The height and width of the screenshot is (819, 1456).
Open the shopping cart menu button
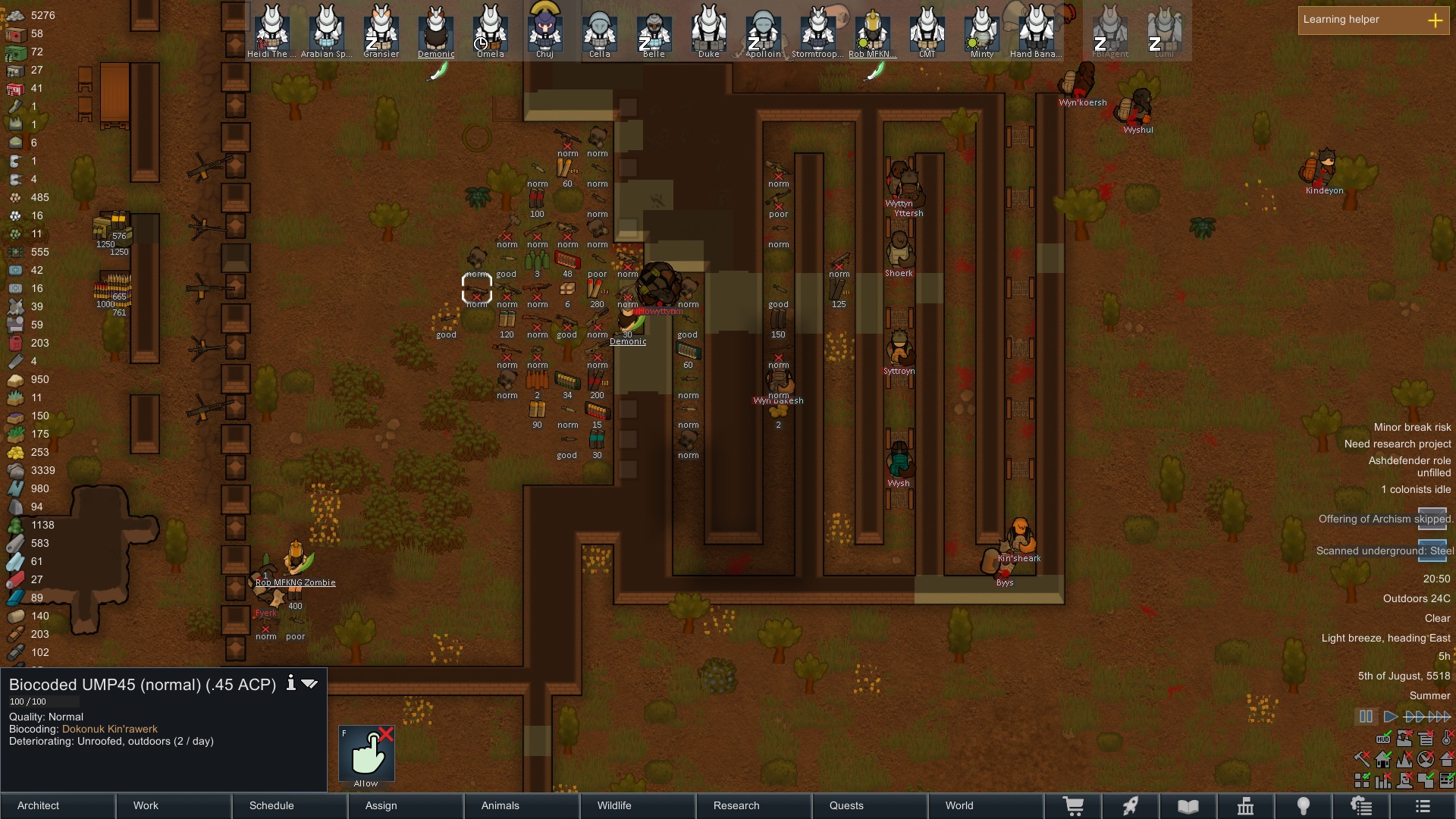[x=1073, y=806]
